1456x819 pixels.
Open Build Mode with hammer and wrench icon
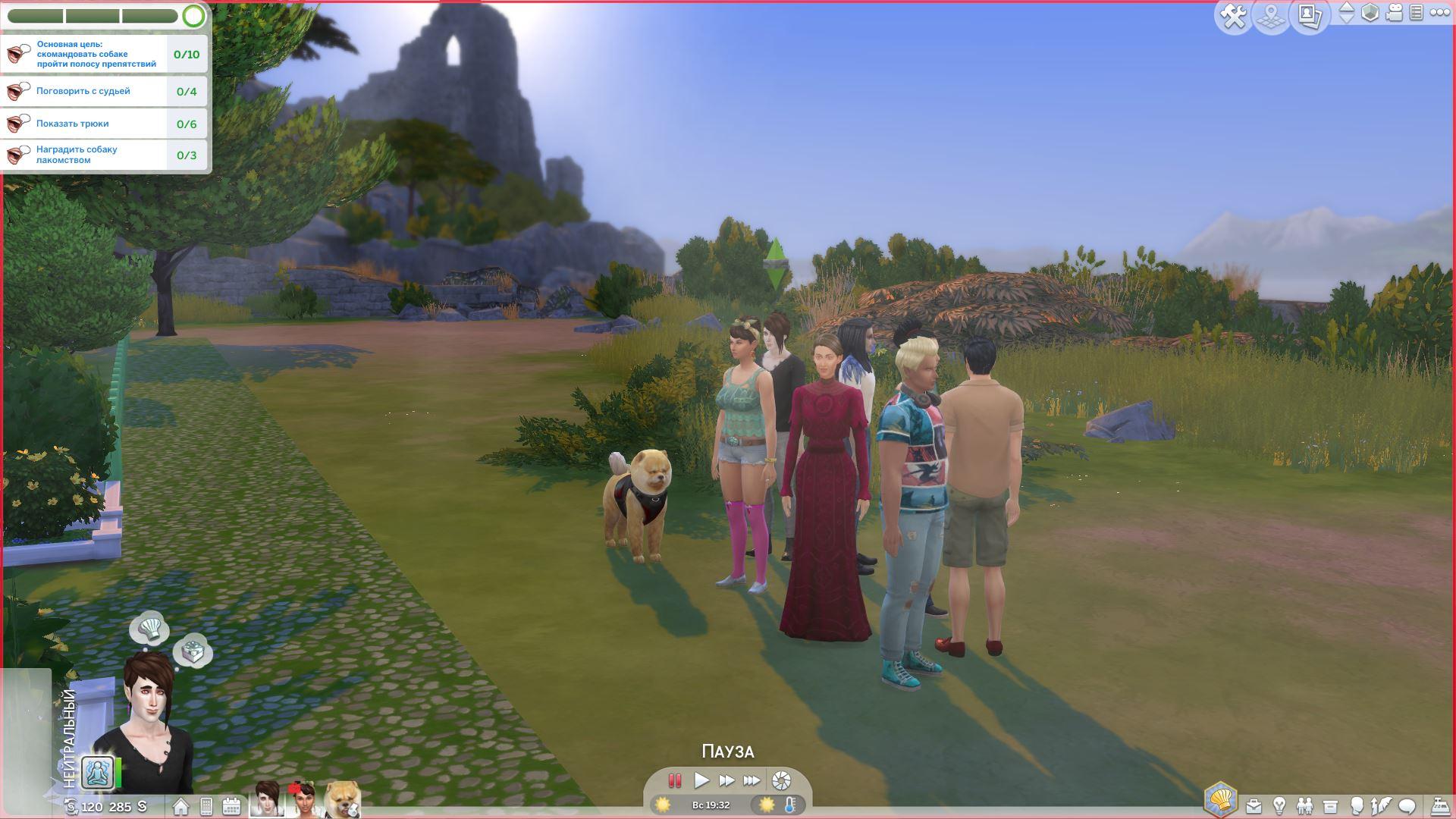pyautogui.click(x=1234, y=16)
